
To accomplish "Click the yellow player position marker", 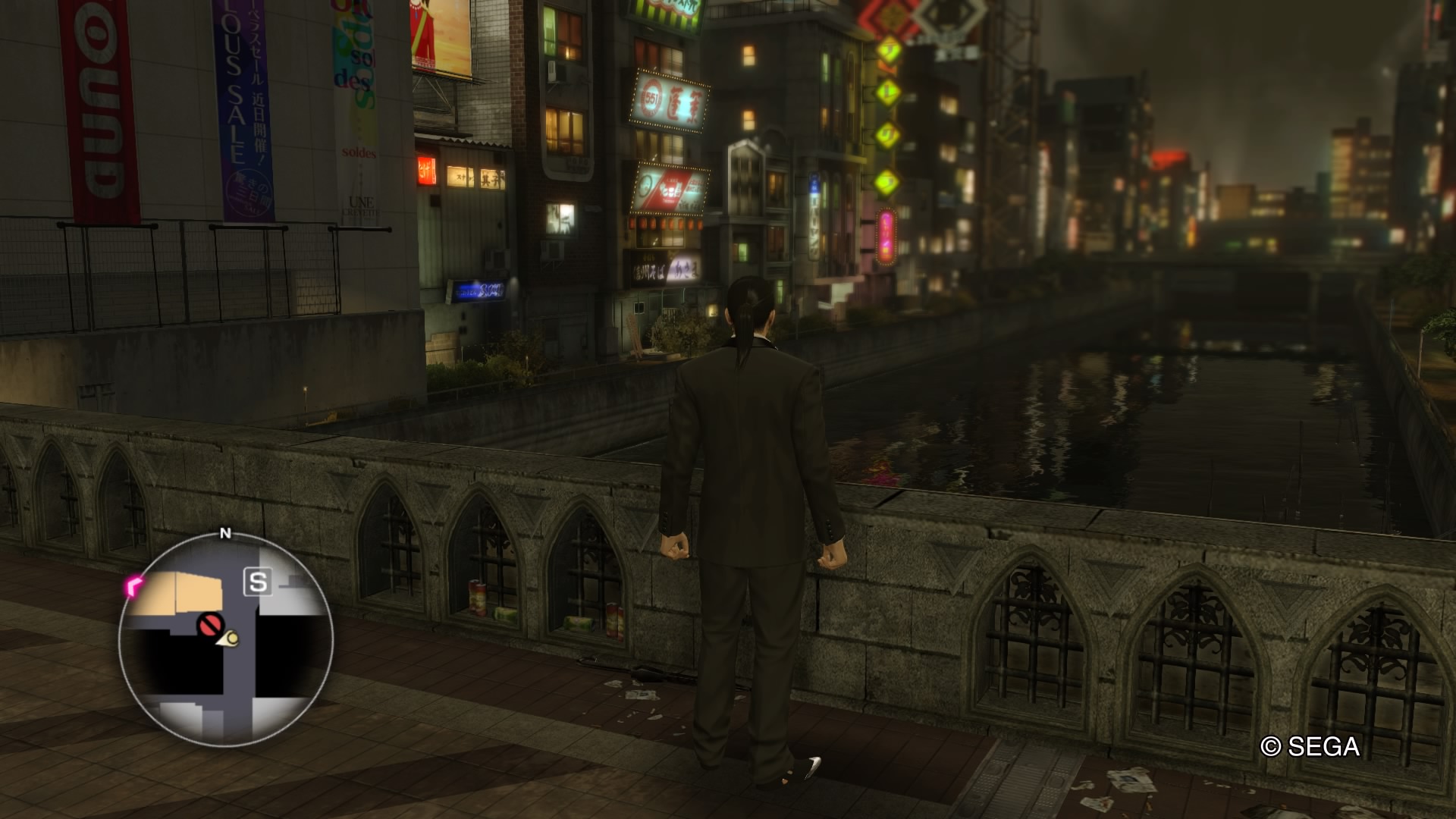I will [231, 639].
